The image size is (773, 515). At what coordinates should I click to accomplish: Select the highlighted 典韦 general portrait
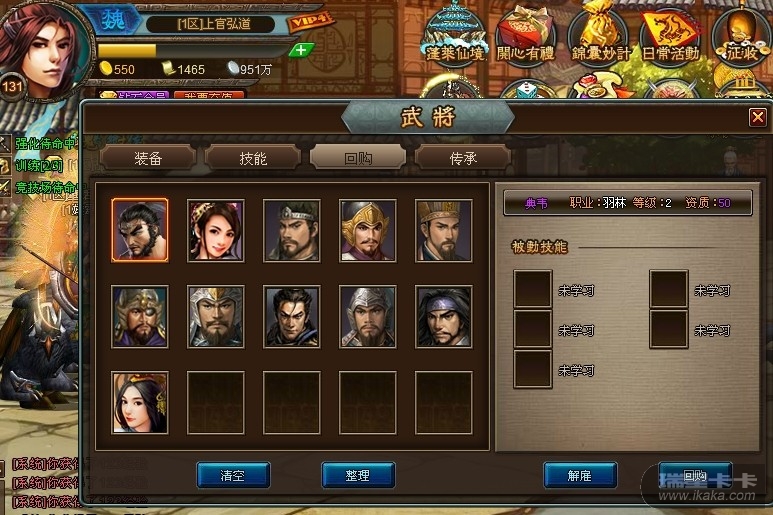(x=140, y=230)
